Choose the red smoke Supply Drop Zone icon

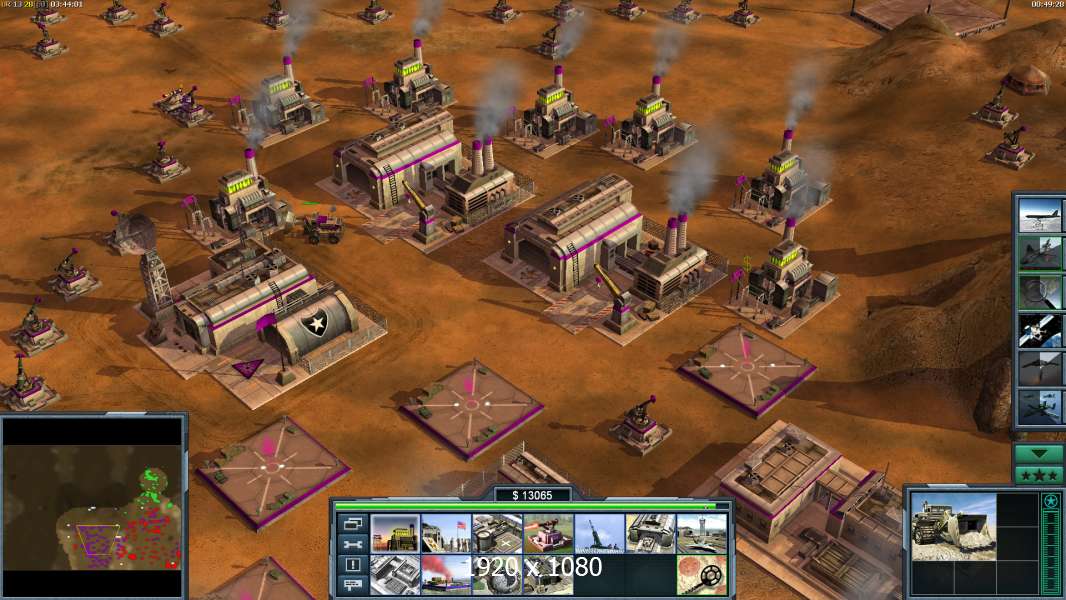446,574
